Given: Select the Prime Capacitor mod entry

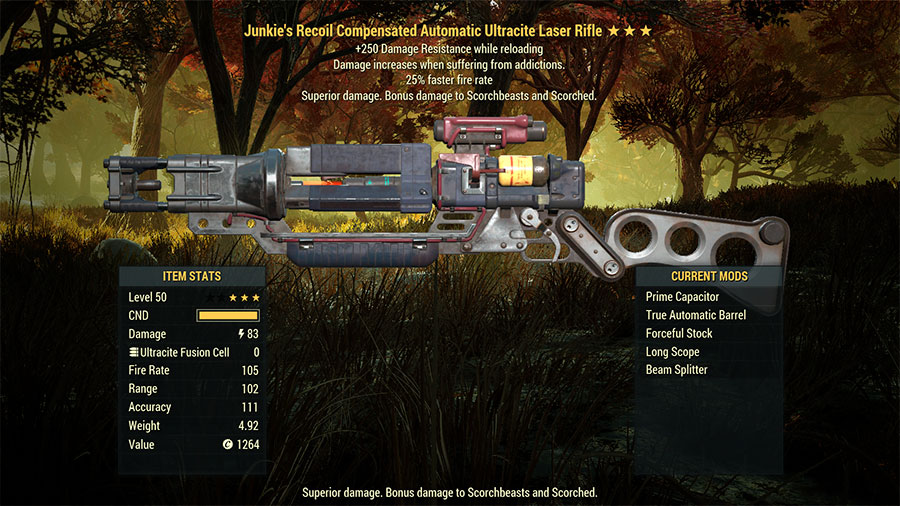Looking at the screenshot, I should coord(683,297).
